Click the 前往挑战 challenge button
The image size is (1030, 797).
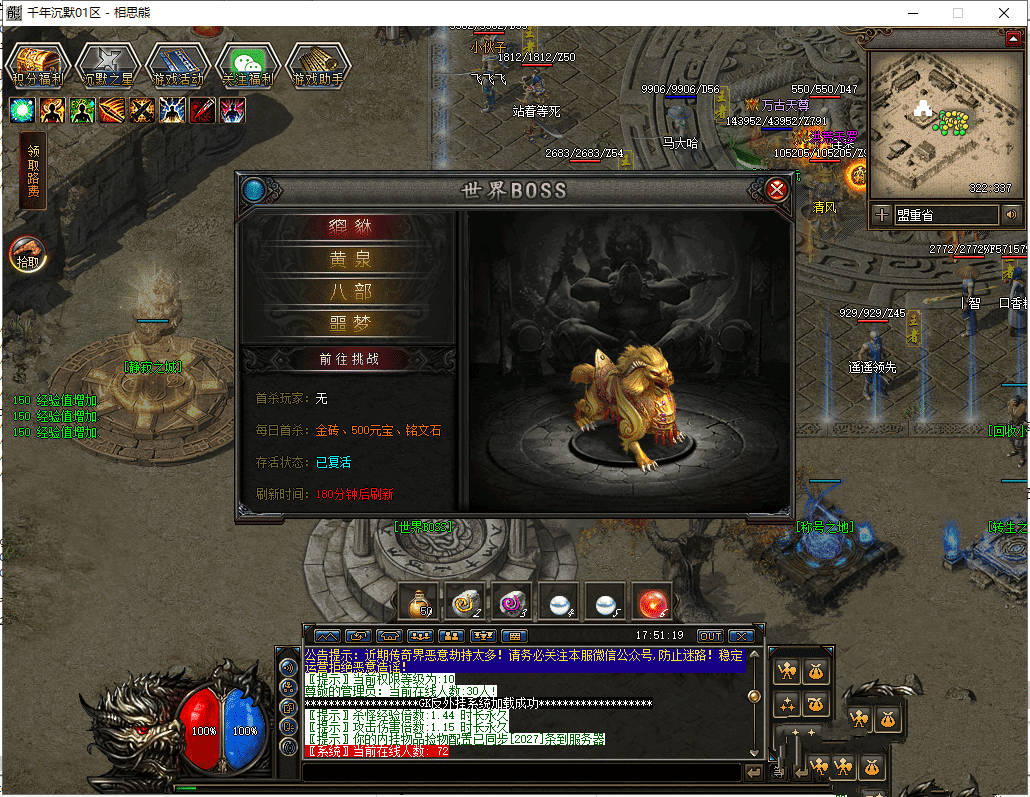(x=349, y=359)
